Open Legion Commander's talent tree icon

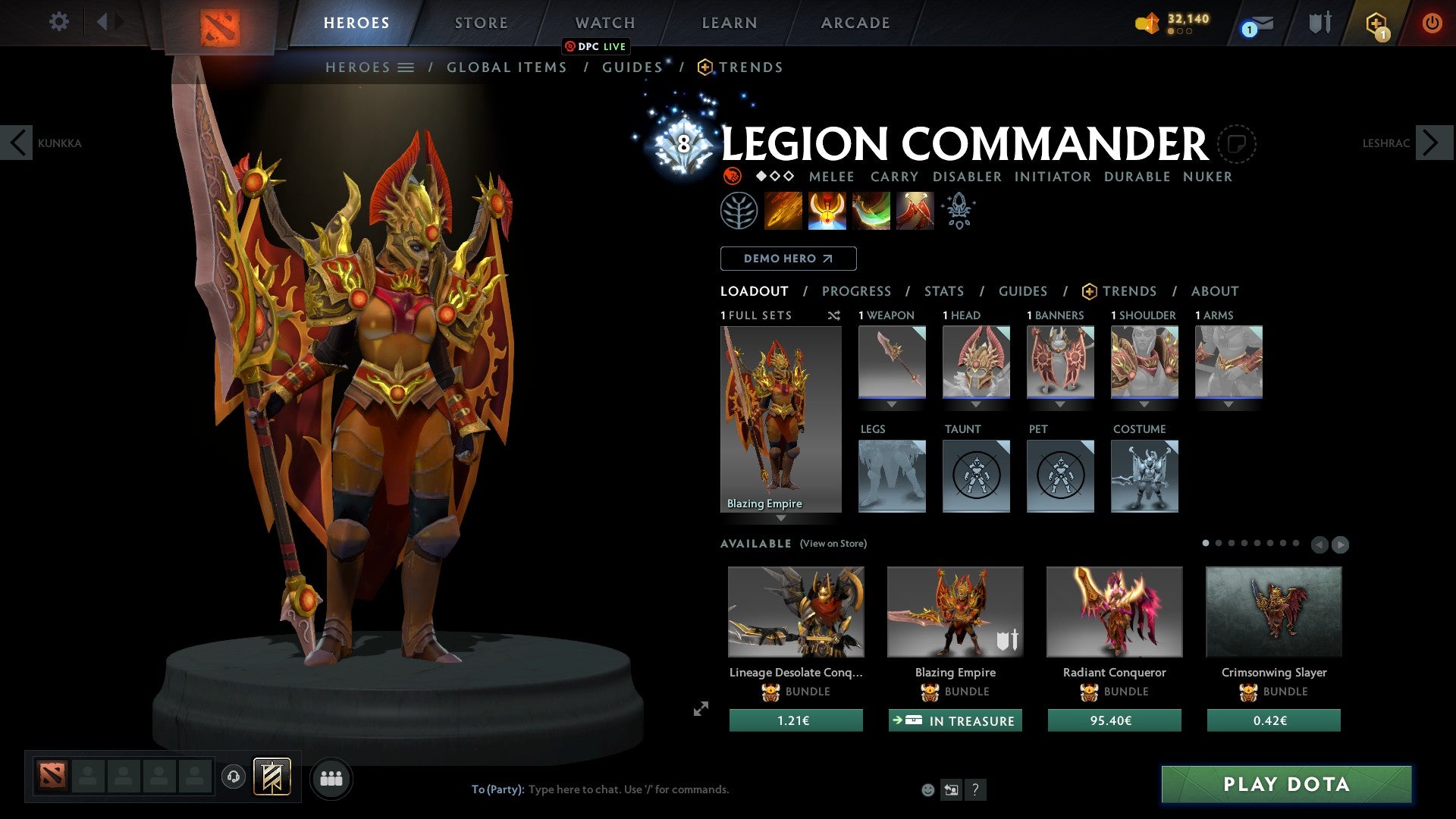(x=741, y=210)
